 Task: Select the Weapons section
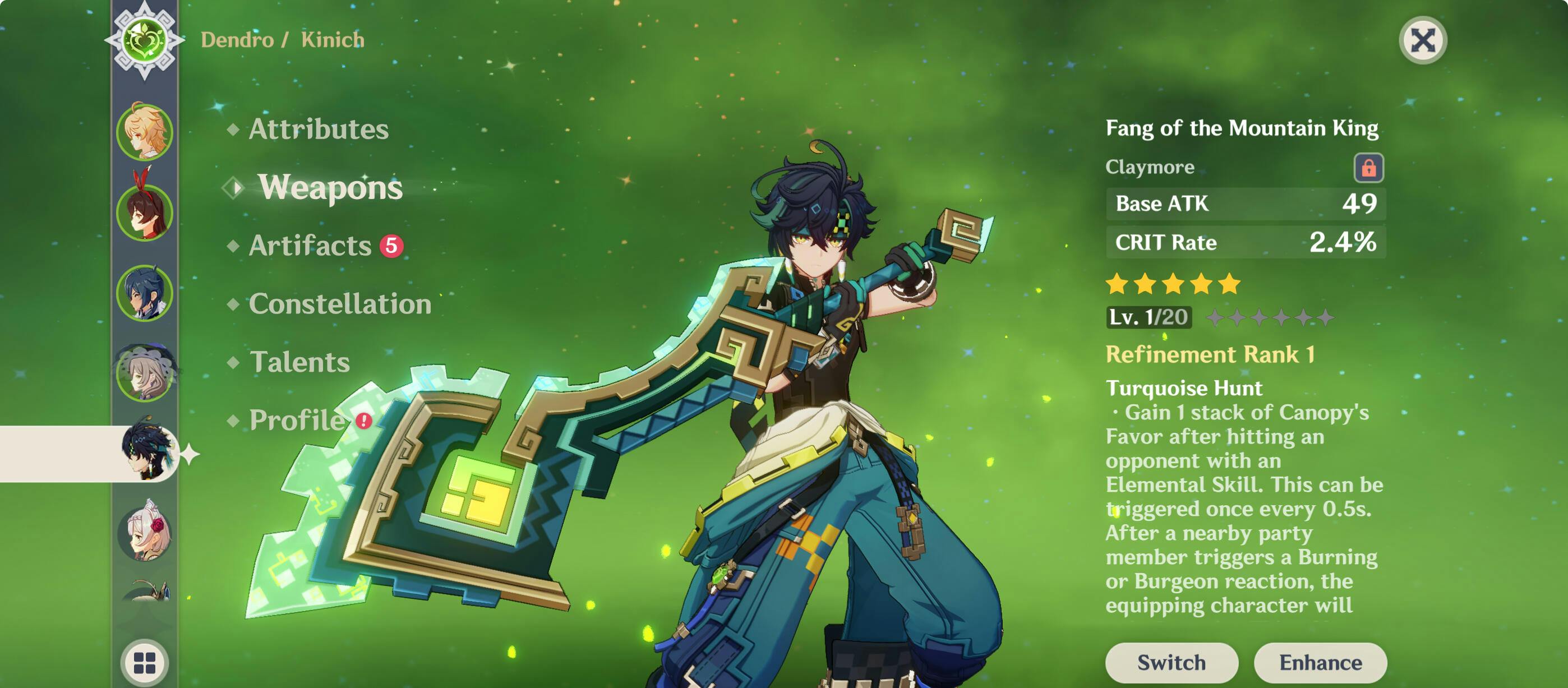pos(329,187)
